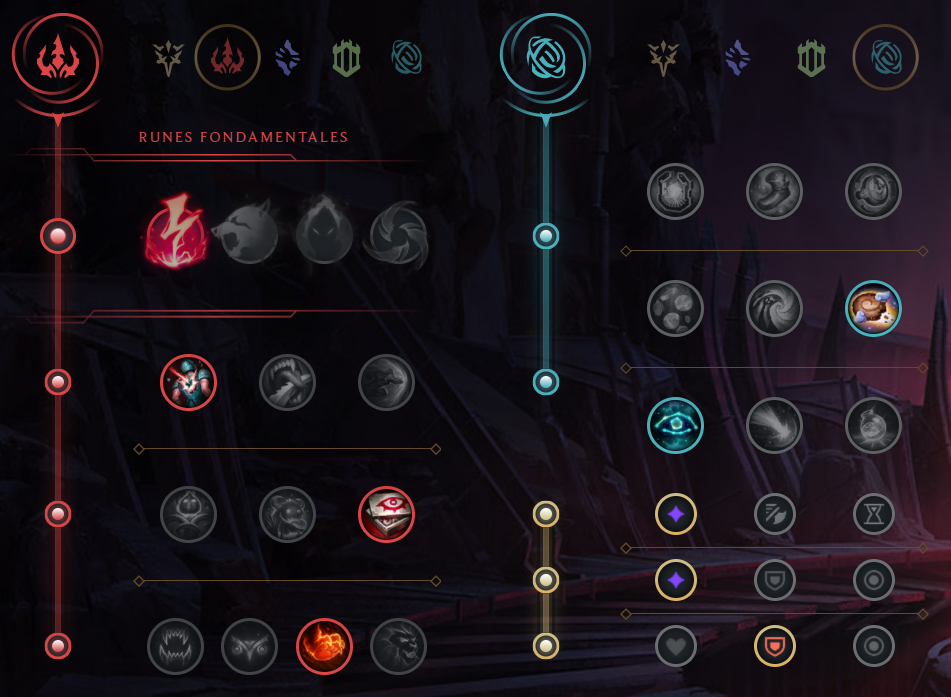Choose Precision as the secondary path
Viewport: 951px width, 697px height.
[x=663, y=58]
